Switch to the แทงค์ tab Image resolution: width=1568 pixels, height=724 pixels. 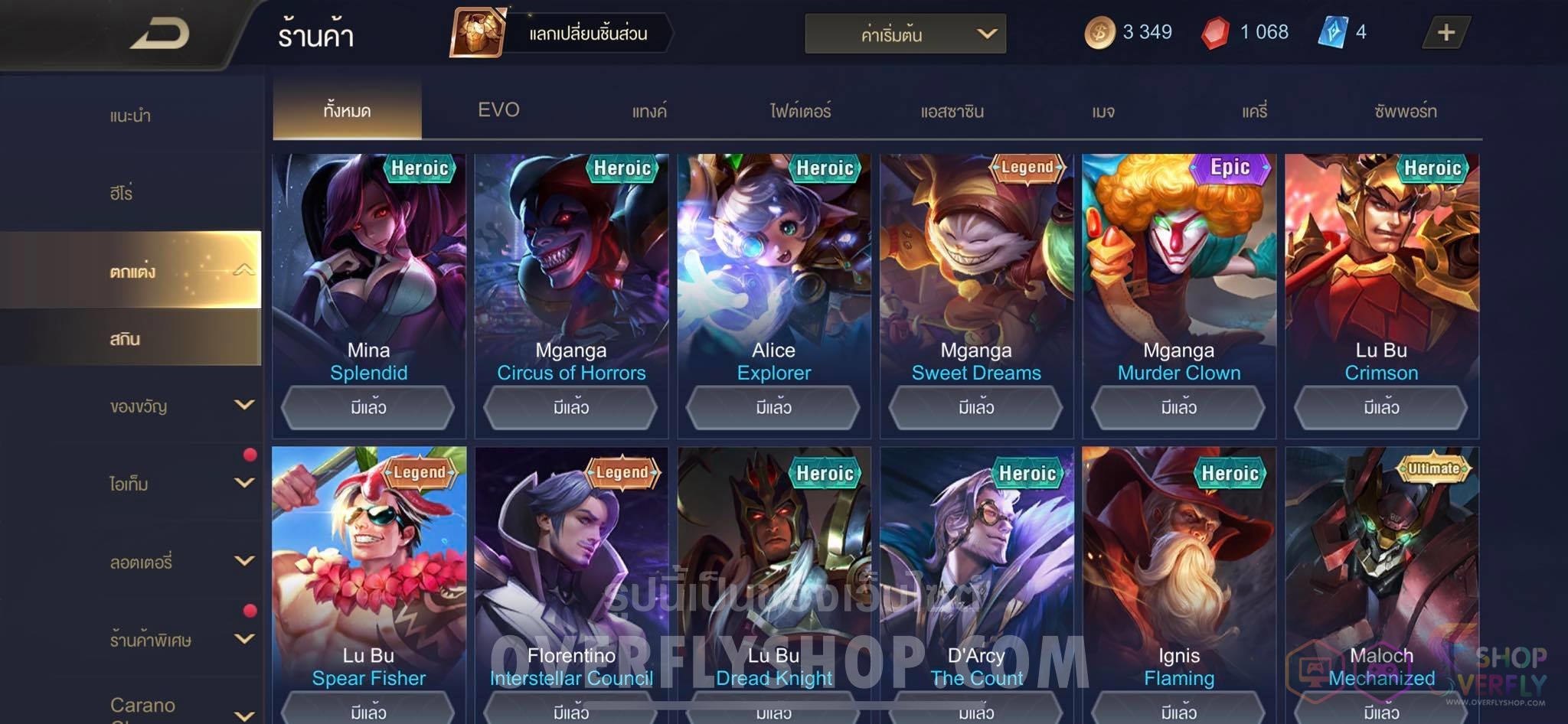(649, 112)
